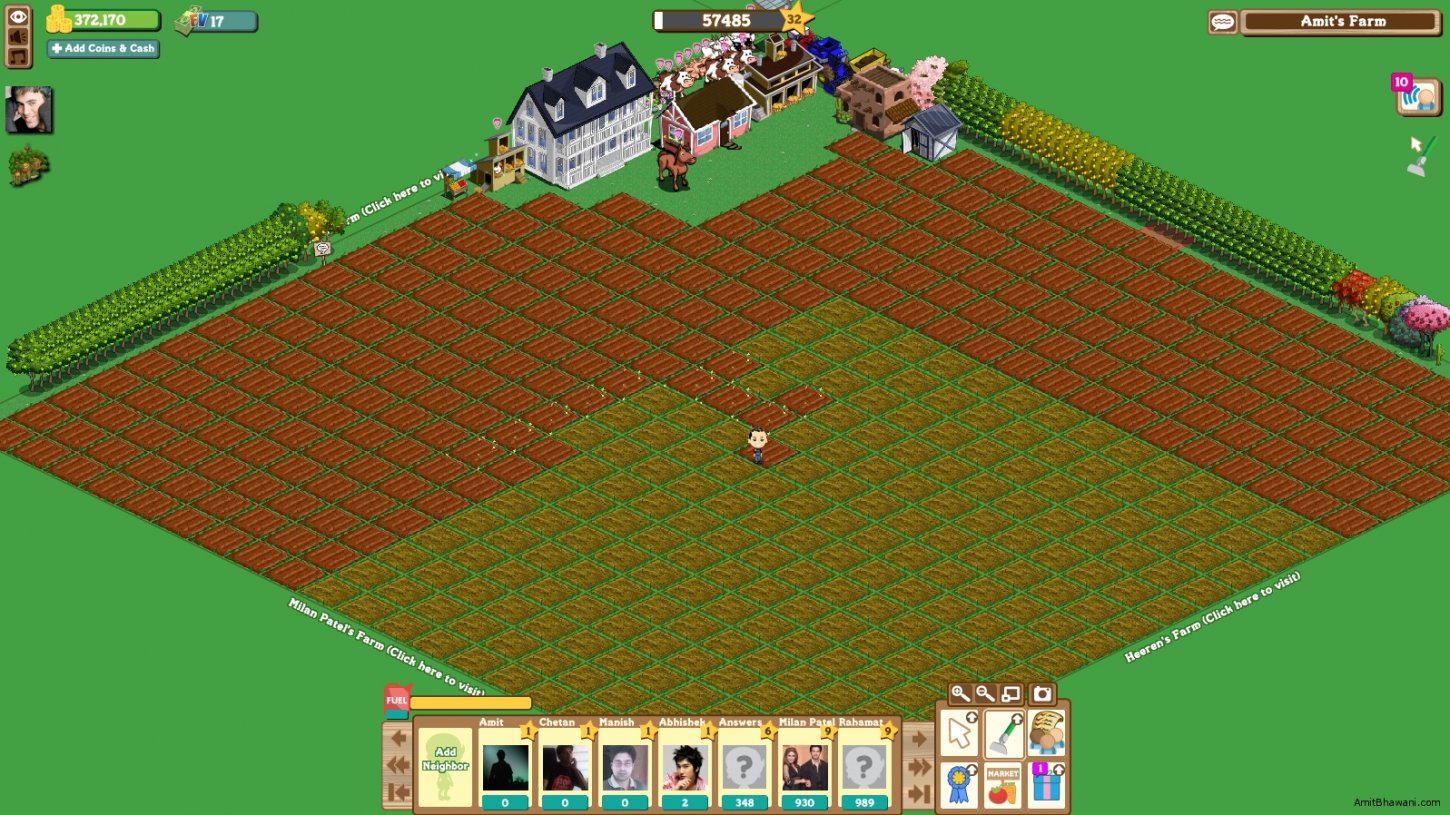Viewport: 1450px width, 815px height.
Task: Open the speech bubble beside Amit's Farm
Action: [1222, 22]
